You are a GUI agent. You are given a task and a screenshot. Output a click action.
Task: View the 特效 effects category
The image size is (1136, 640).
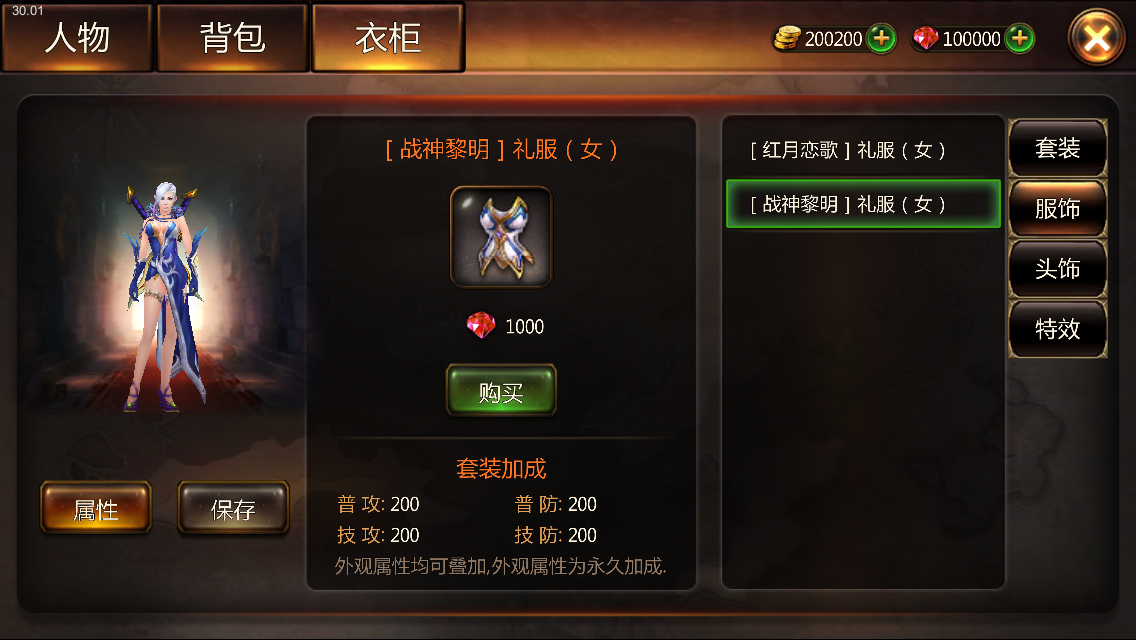1057,328
